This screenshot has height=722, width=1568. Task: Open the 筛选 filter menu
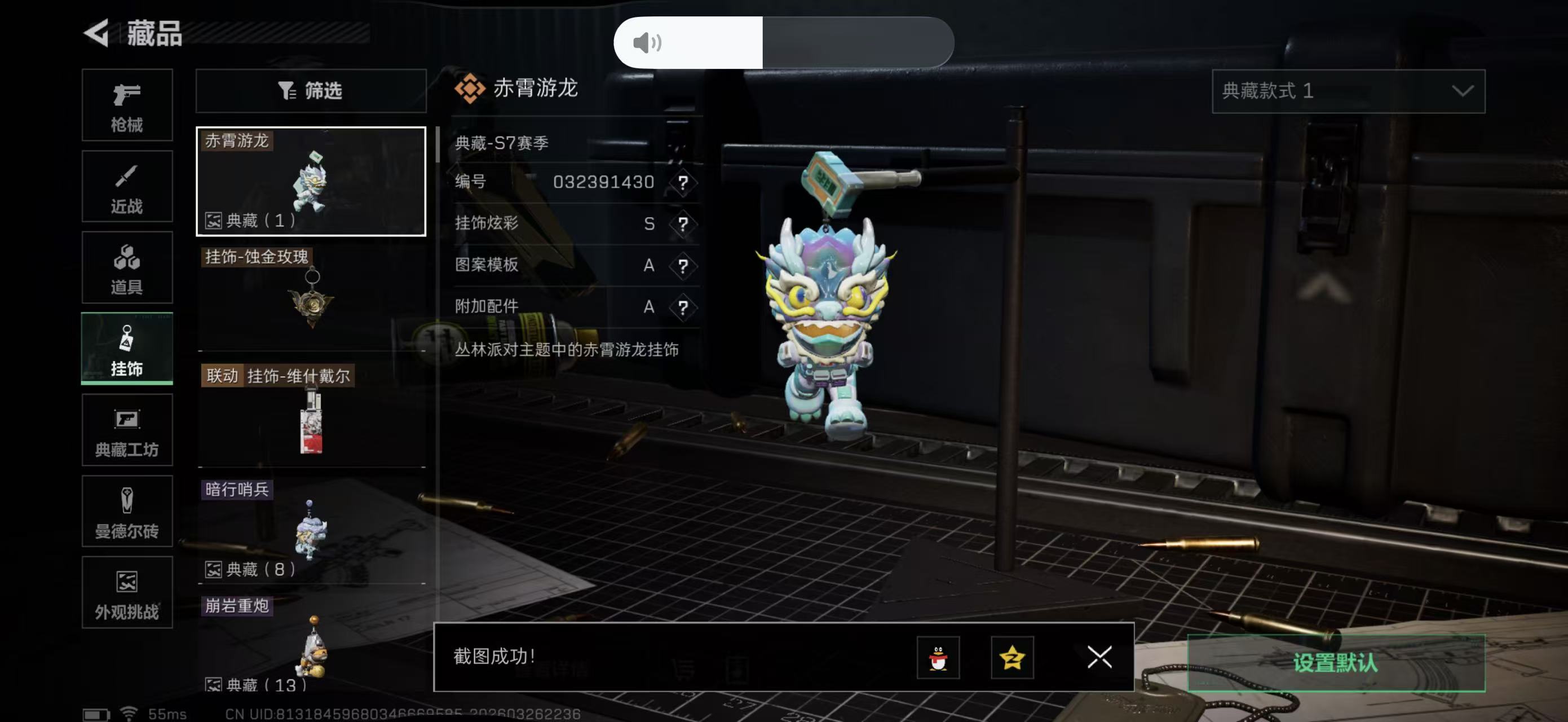[x=311, y=91]
